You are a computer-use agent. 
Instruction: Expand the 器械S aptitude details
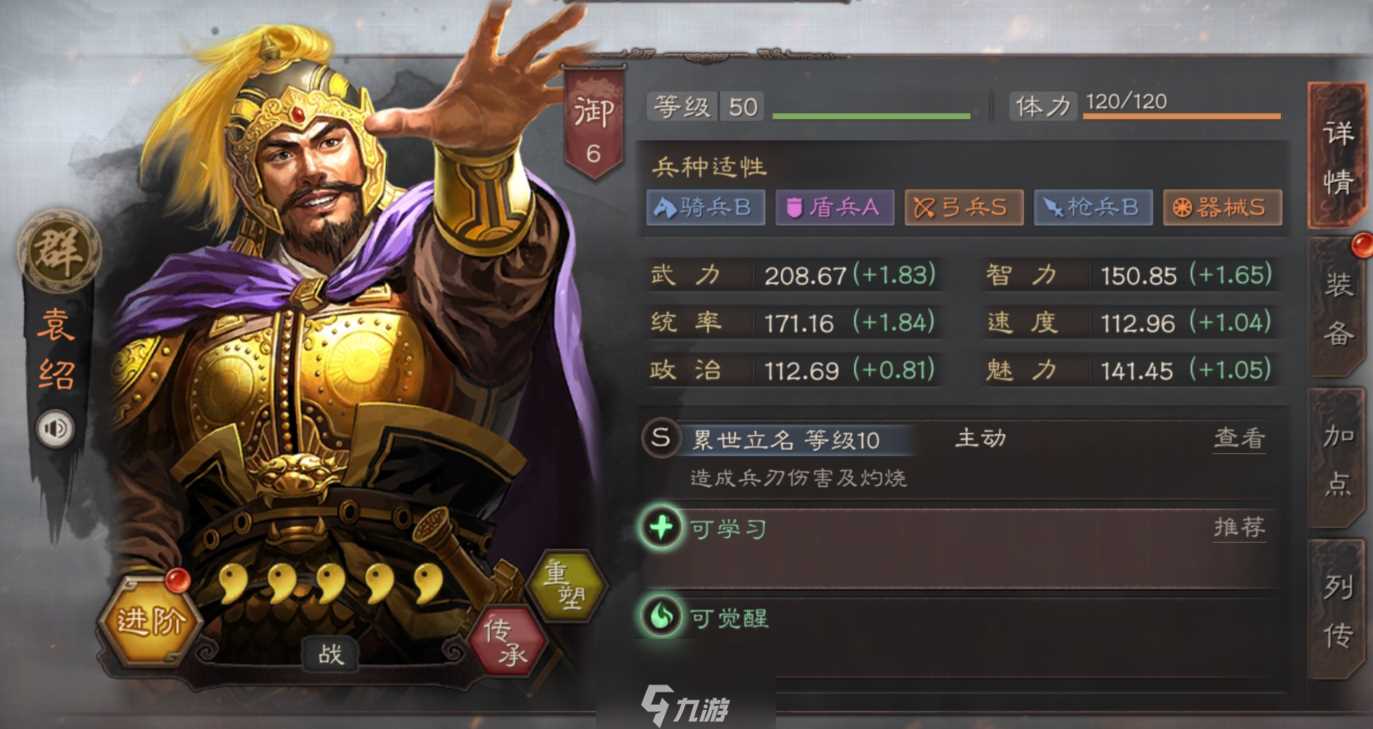(1221, 207)
